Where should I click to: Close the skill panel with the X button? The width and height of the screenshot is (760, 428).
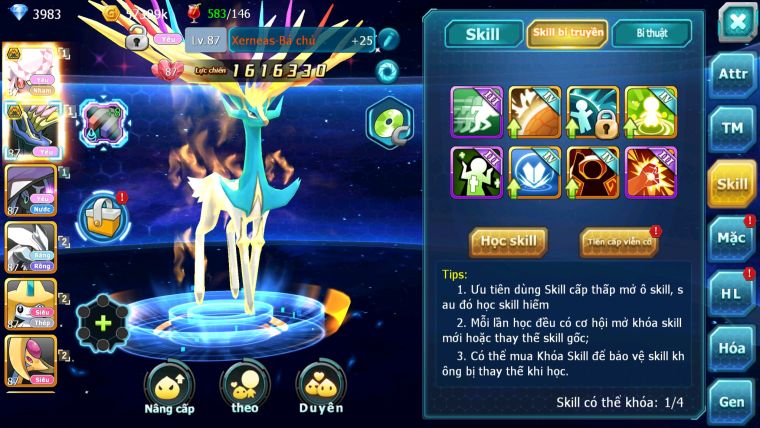coord(736,21)
